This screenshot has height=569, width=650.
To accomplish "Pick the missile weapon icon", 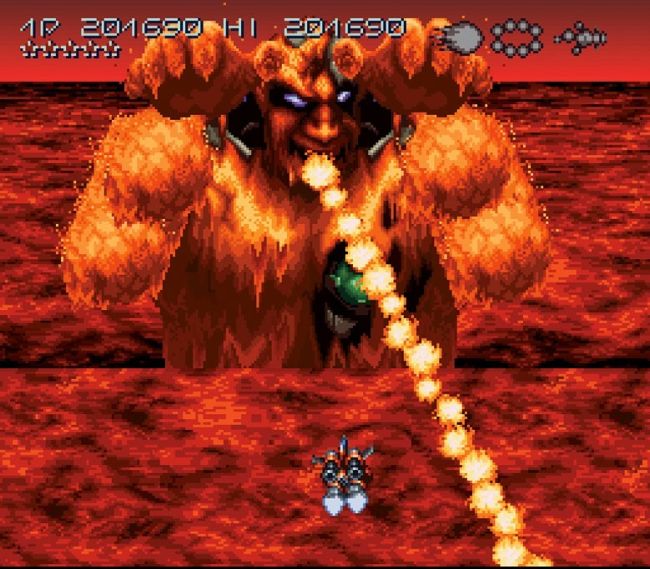I will click(x=581, y=38).
